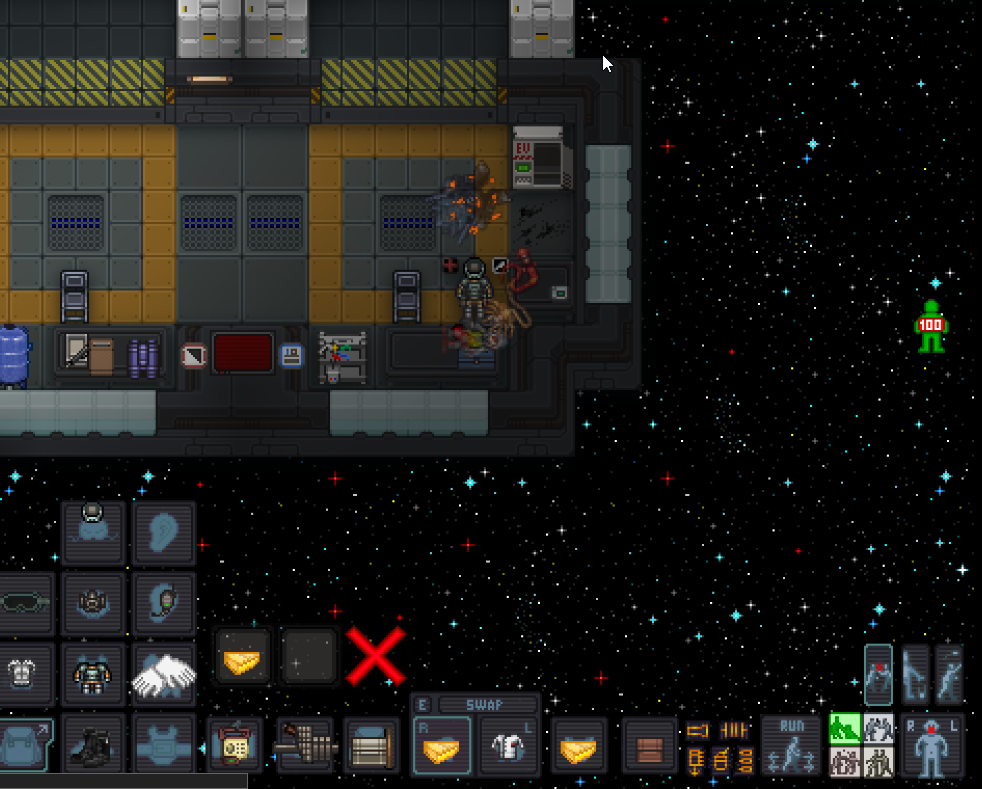Image resolution: width=982 pixels, height=789 pixels.
Task: Click the gas mask slot
Action: (x=93, y=603)
